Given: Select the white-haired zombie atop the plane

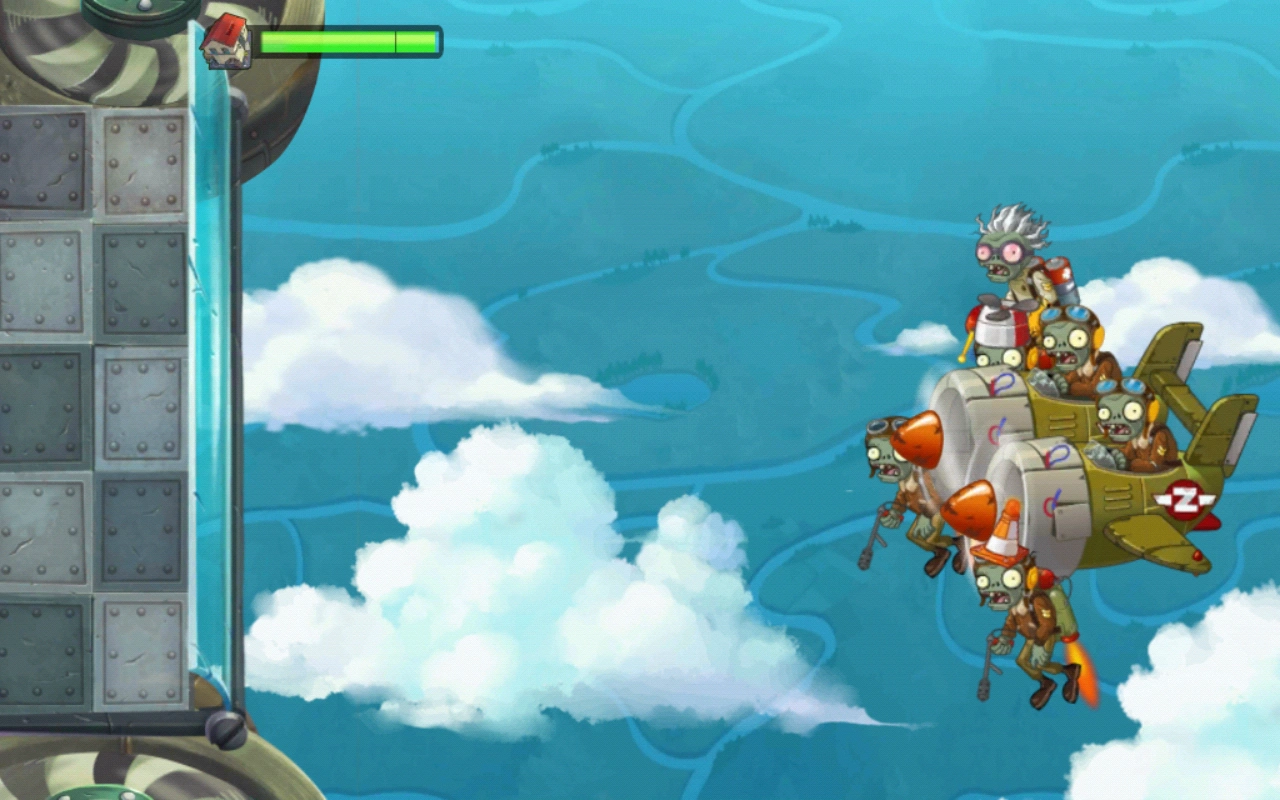Looking at the screenshot, I should (x=1003, y=255).
